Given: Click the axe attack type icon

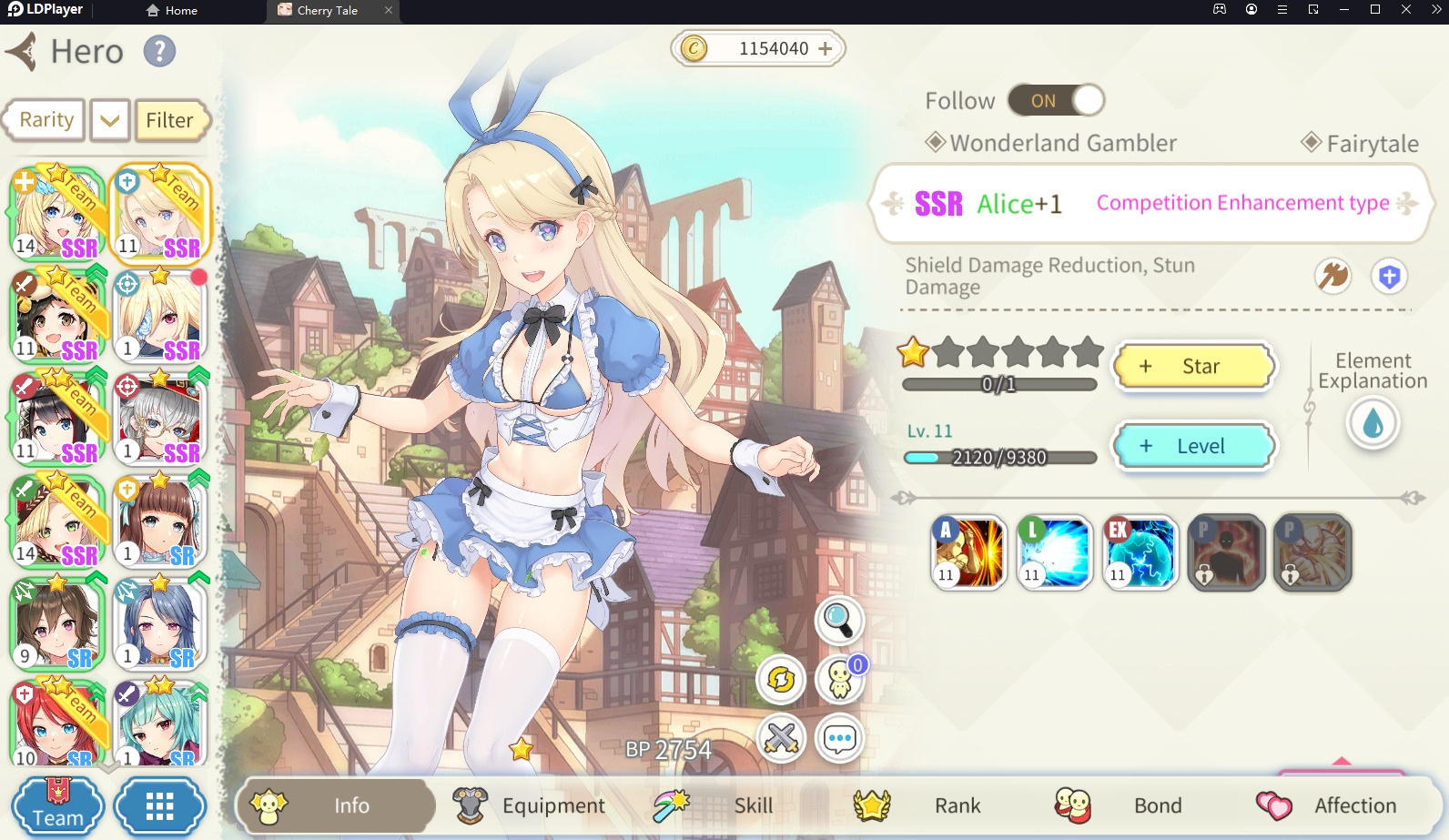Looking at the screenshot, I should (1332, 276).
